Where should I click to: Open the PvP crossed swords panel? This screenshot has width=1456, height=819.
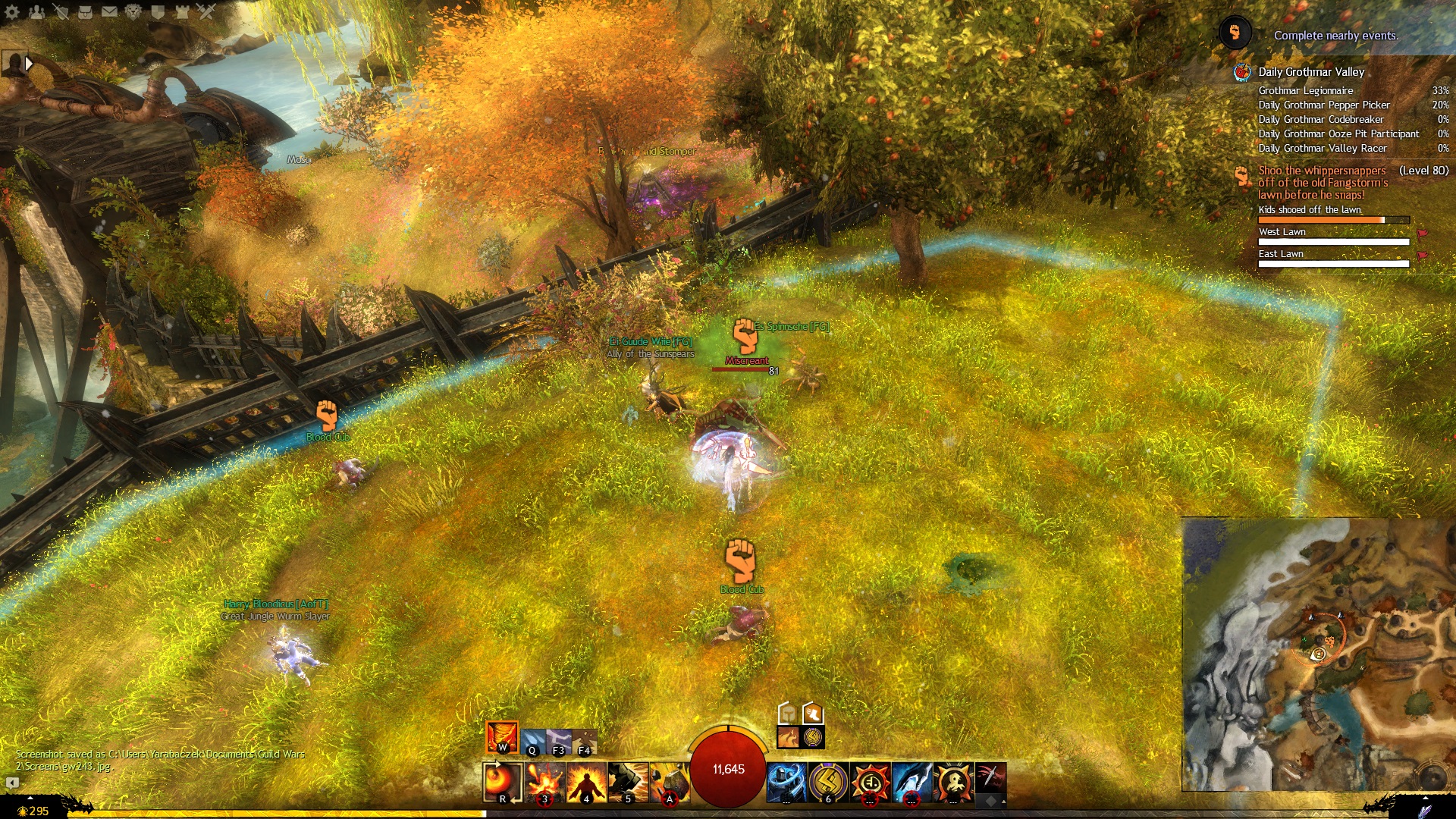pyautogui.click(x=206, y=11)
